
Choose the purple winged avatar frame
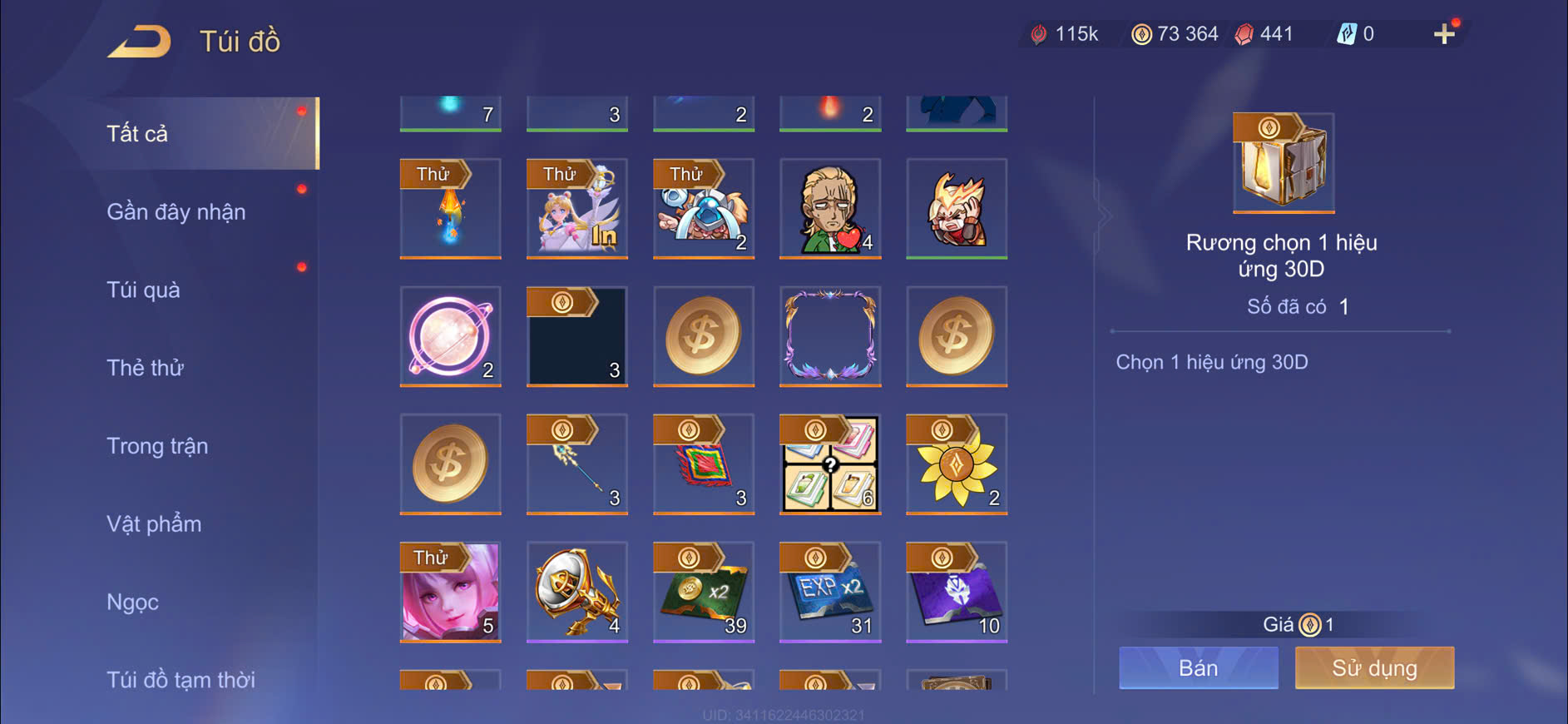pos(830,336)
